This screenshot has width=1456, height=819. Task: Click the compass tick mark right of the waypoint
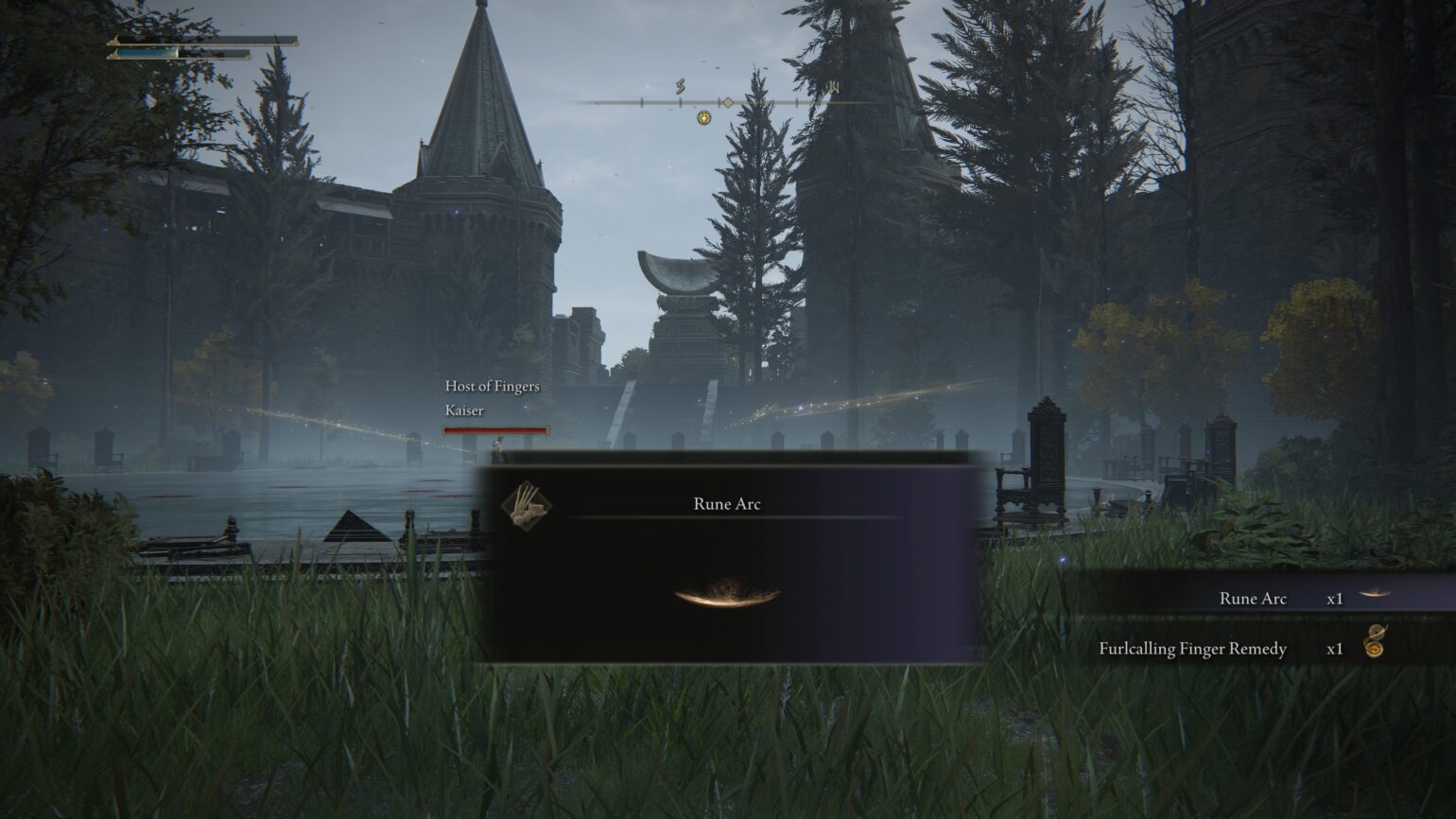click(796, 102)
